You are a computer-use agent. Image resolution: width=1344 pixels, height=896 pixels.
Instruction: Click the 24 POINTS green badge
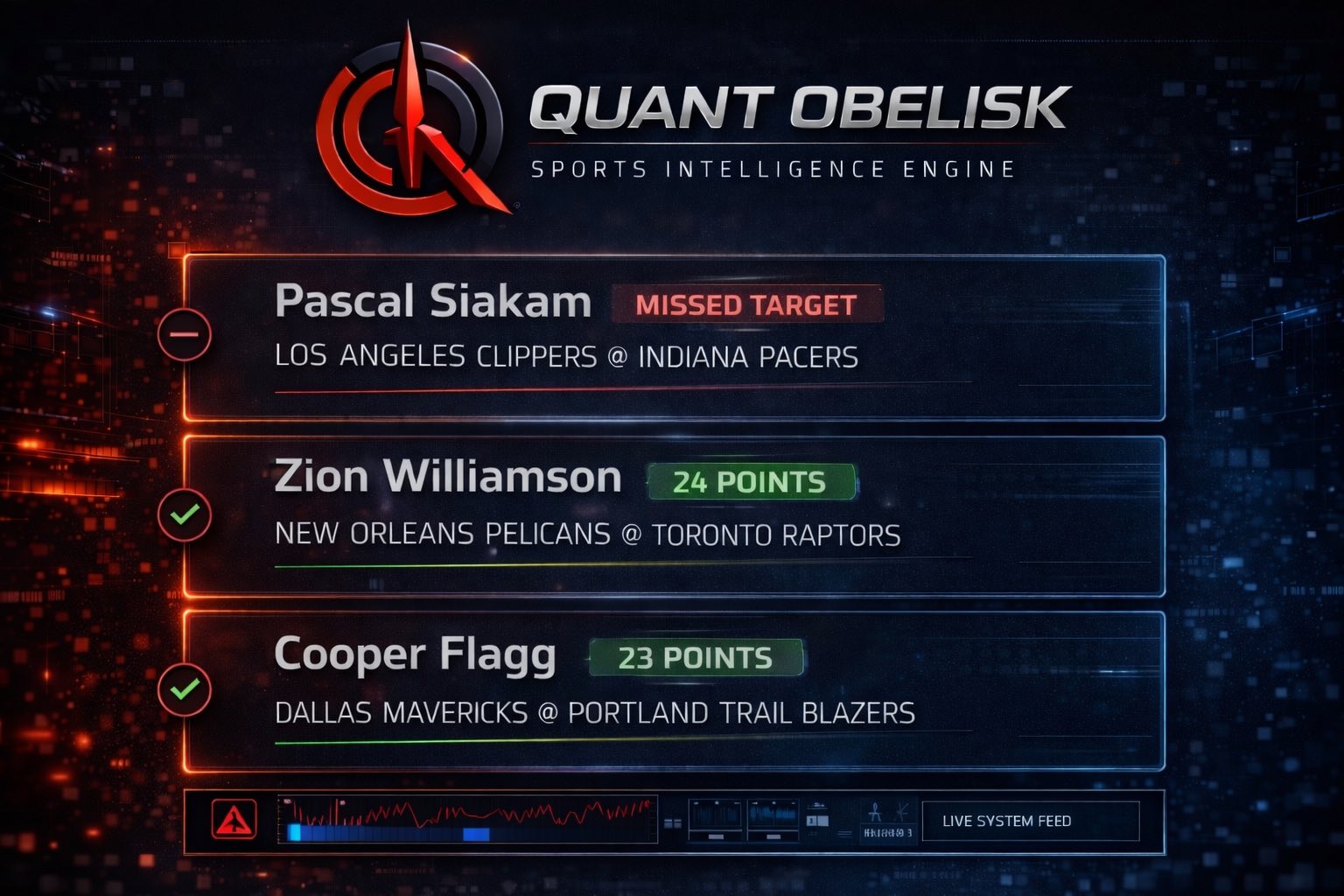pyautogui.click(x=750, y=482)
